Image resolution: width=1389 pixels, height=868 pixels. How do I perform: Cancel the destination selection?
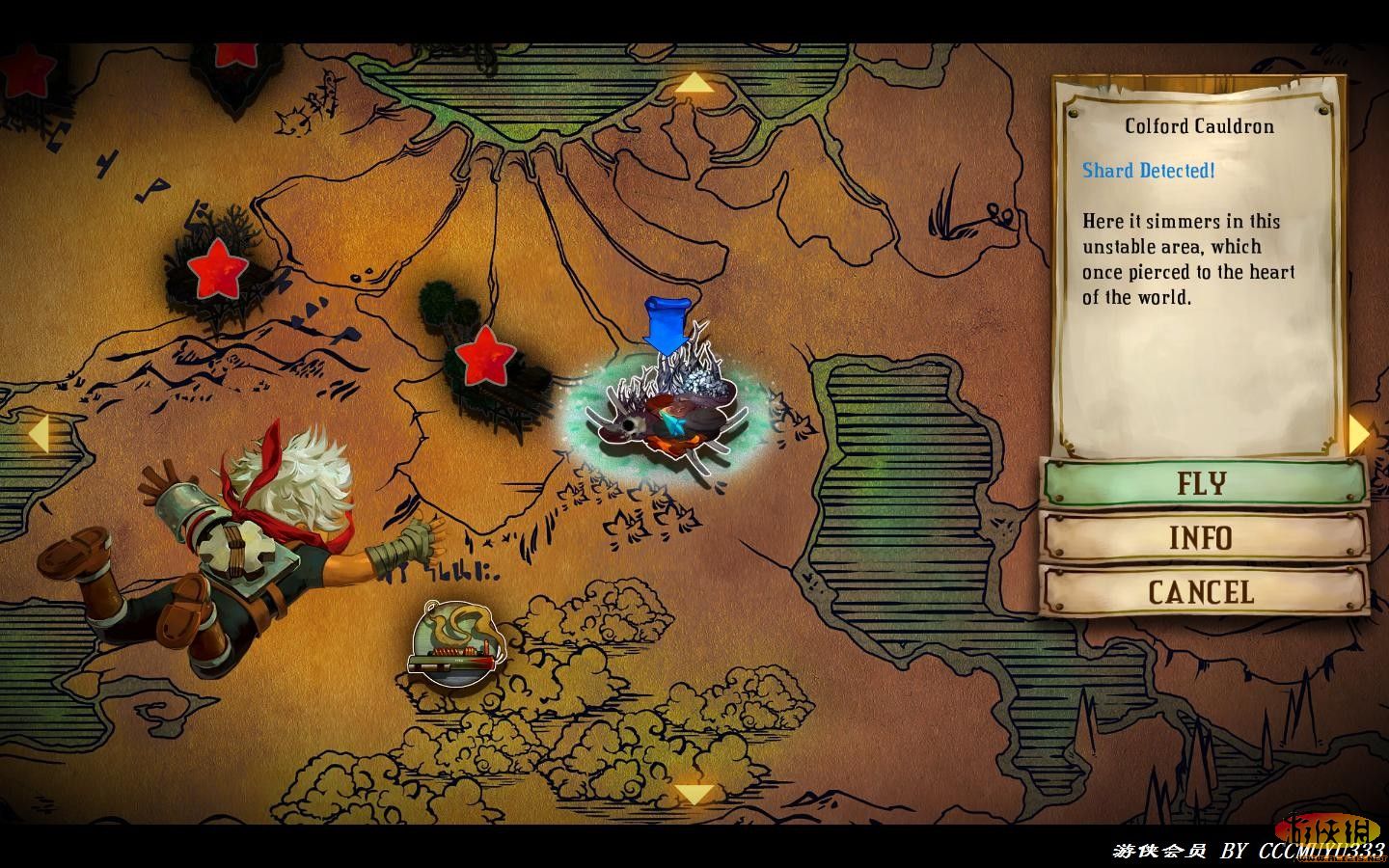point(1203,592)
